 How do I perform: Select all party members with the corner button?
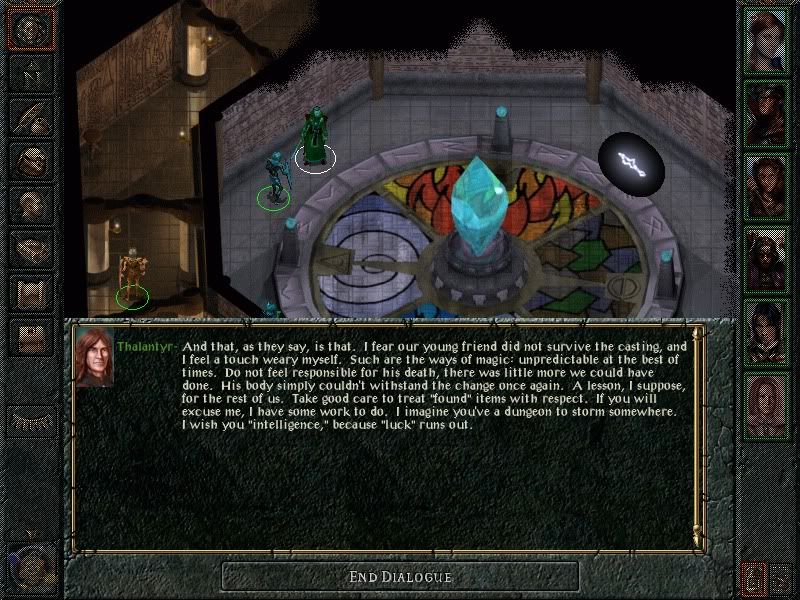tap(782, 577)
